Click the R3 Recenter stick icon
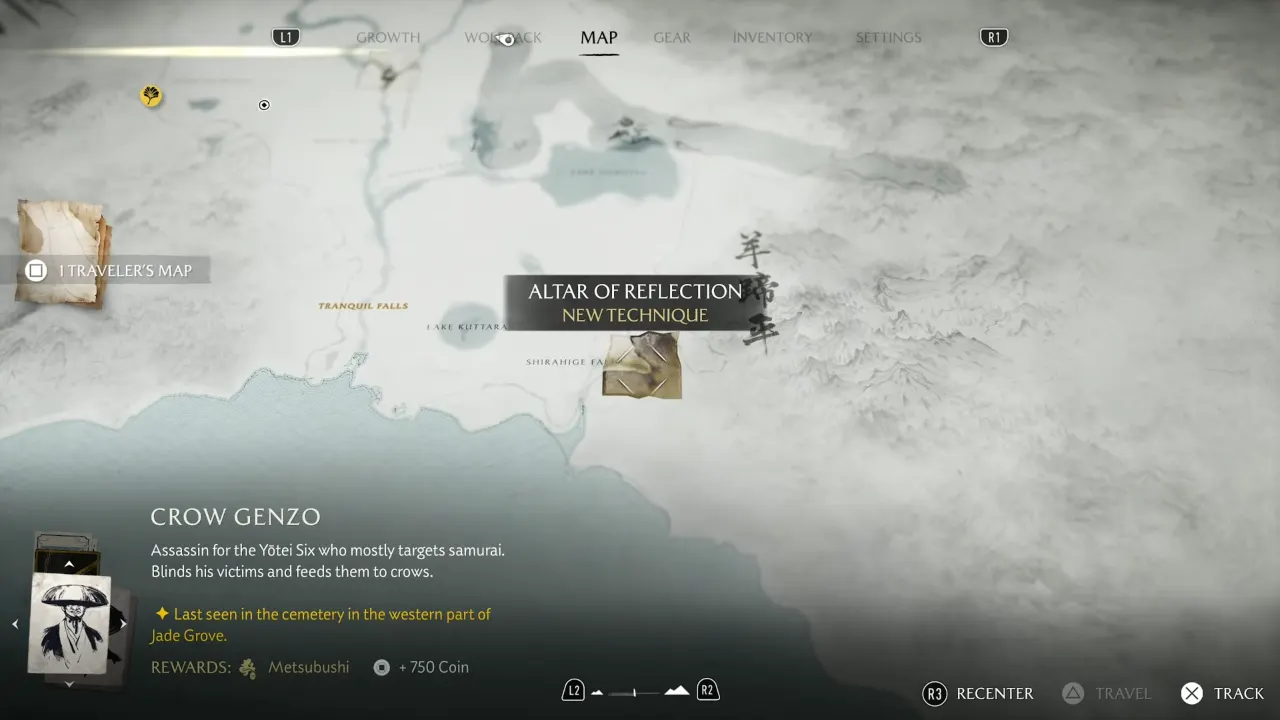The image size is (1280, 720). click(x=935, y=693)
